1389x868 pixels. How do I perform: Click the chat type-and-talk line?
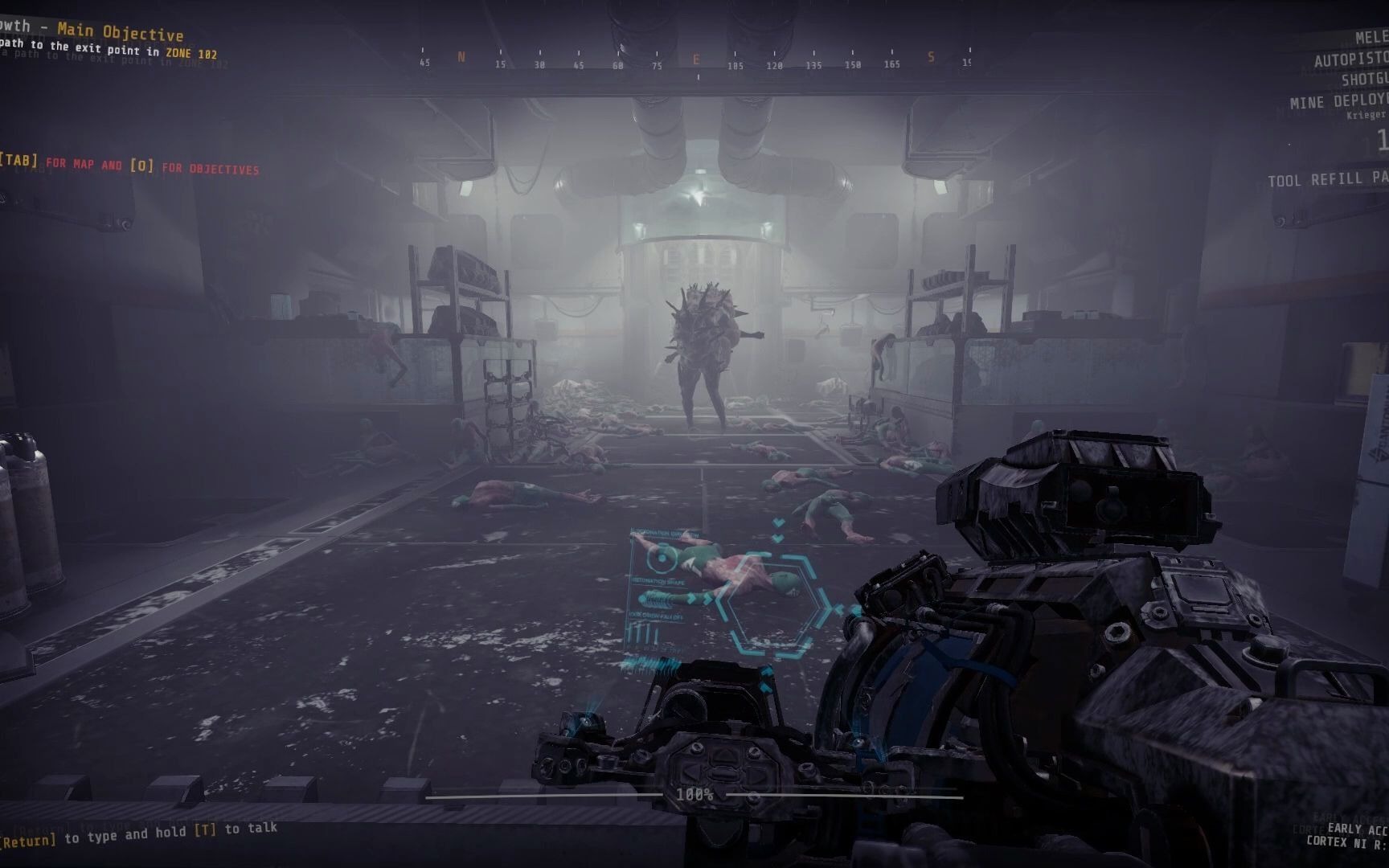tap(141, 834)
